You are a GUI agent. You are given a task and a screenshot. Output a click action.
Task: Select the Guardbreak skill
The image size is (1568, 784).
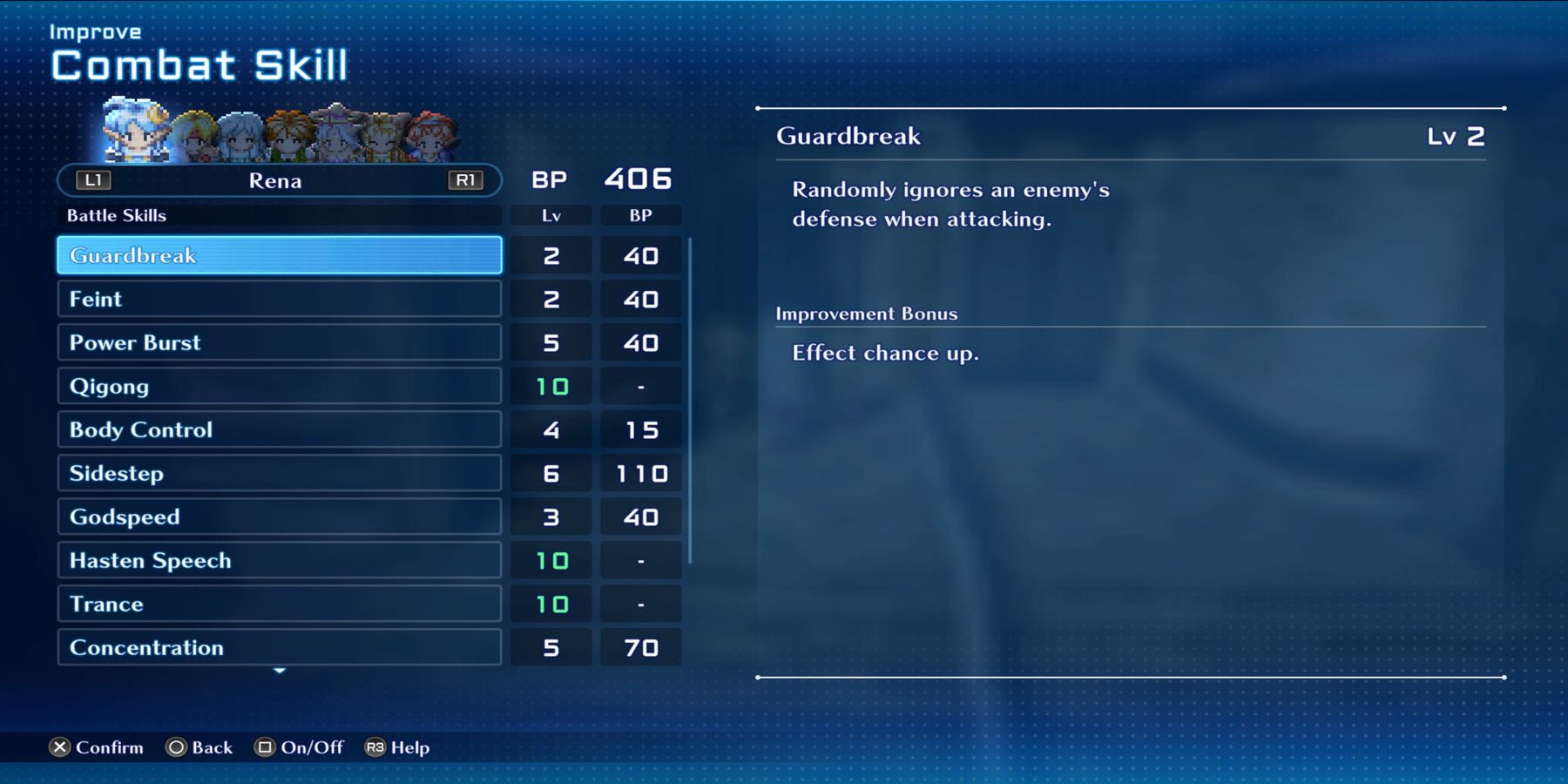279,255
